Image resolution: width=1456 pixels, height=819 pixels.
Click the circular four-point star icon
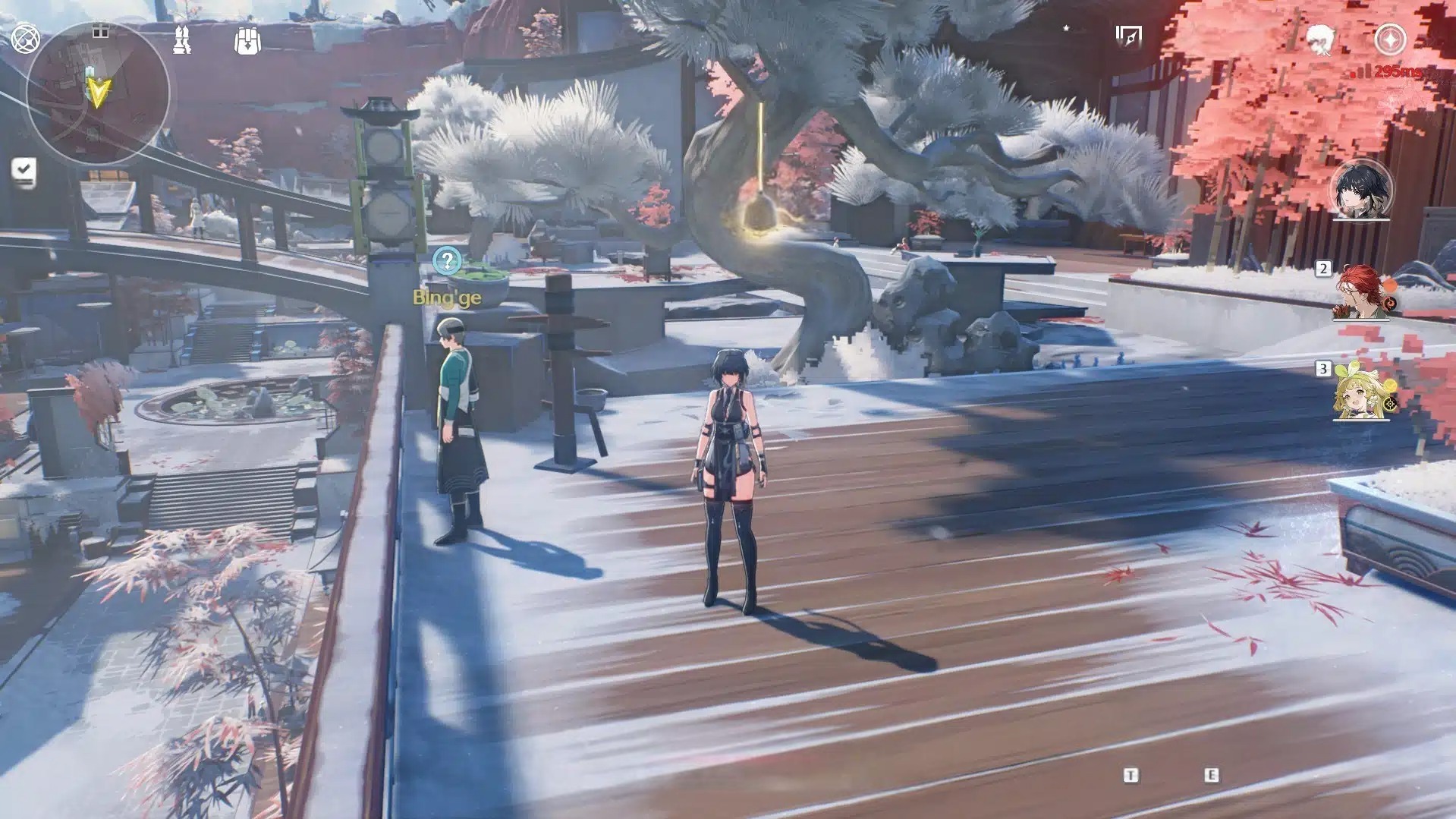1390,39
